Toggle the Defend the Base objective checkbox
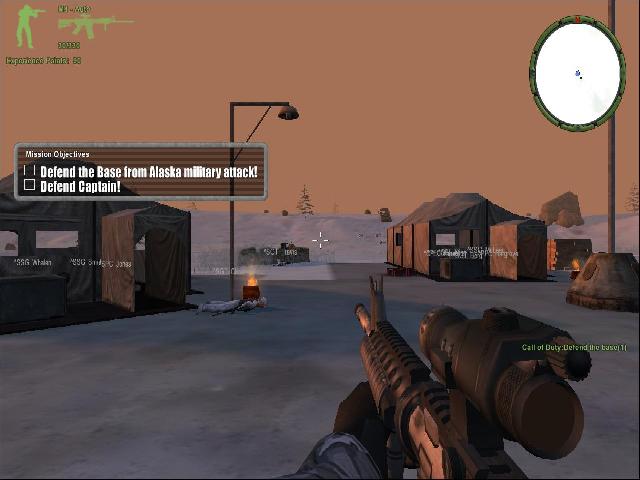Image resolution: width=640 pixels, height=480 pixels. pyautogui.click(x=30, y=172)
